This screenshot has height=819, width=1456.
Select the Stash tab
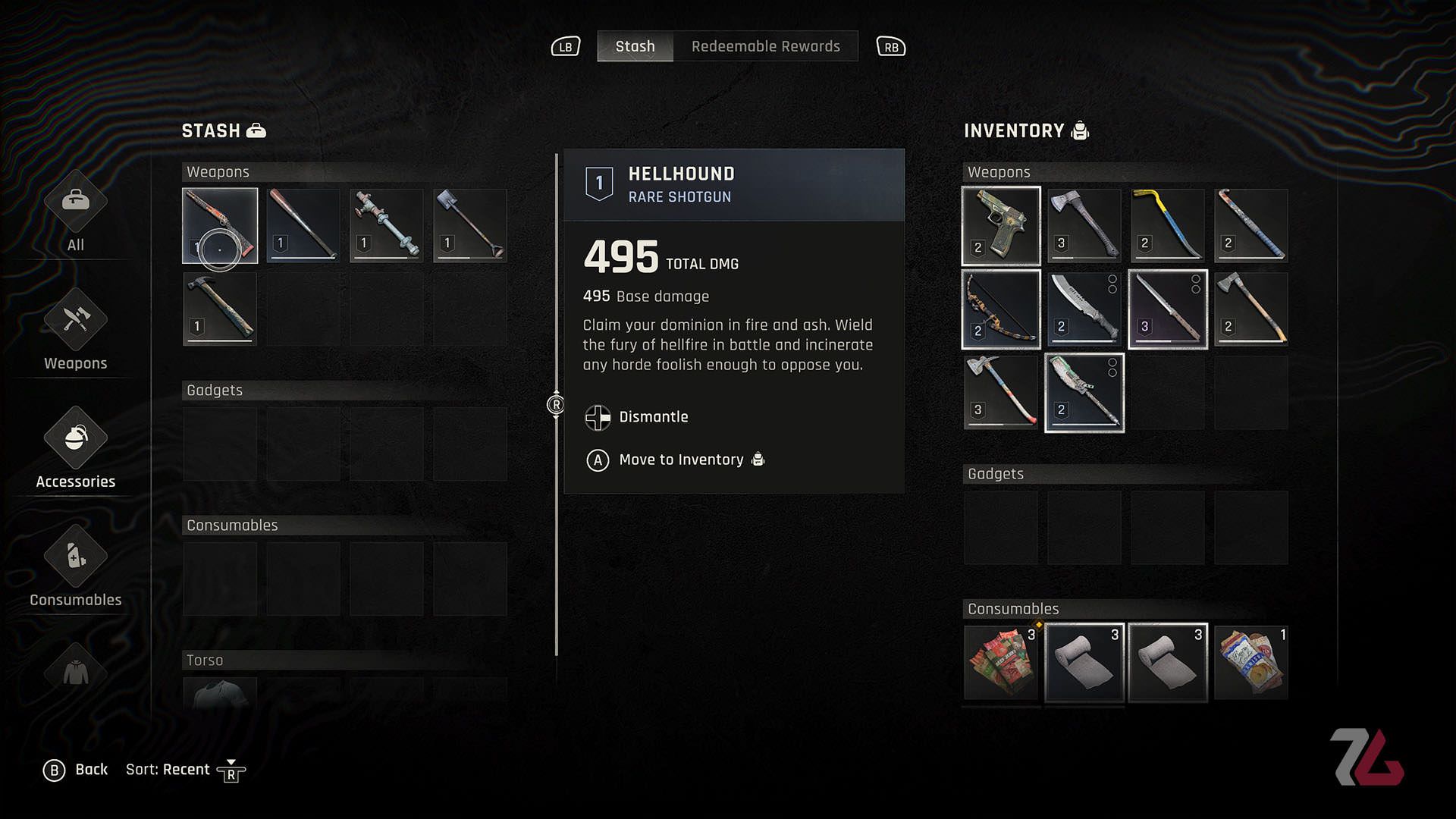click(635, 46)
